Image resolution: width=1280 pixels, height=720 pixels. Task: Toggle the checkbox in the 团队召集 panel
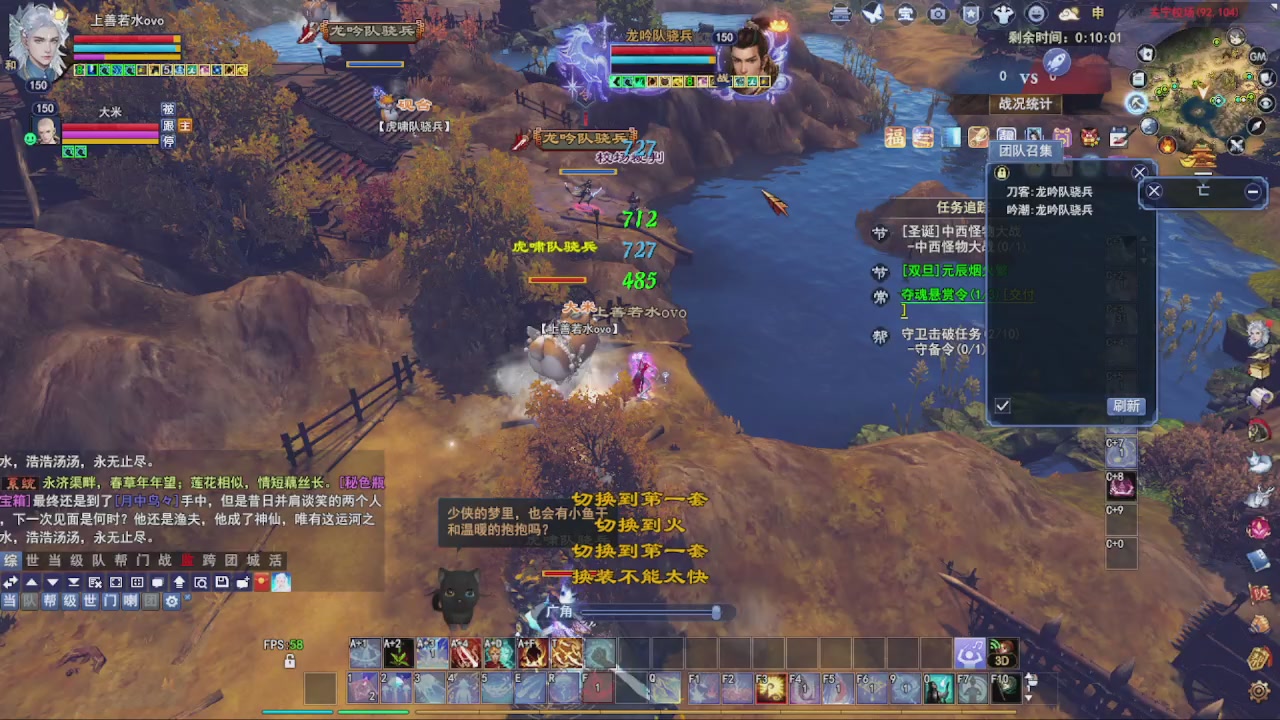[x=1003, y=406]
